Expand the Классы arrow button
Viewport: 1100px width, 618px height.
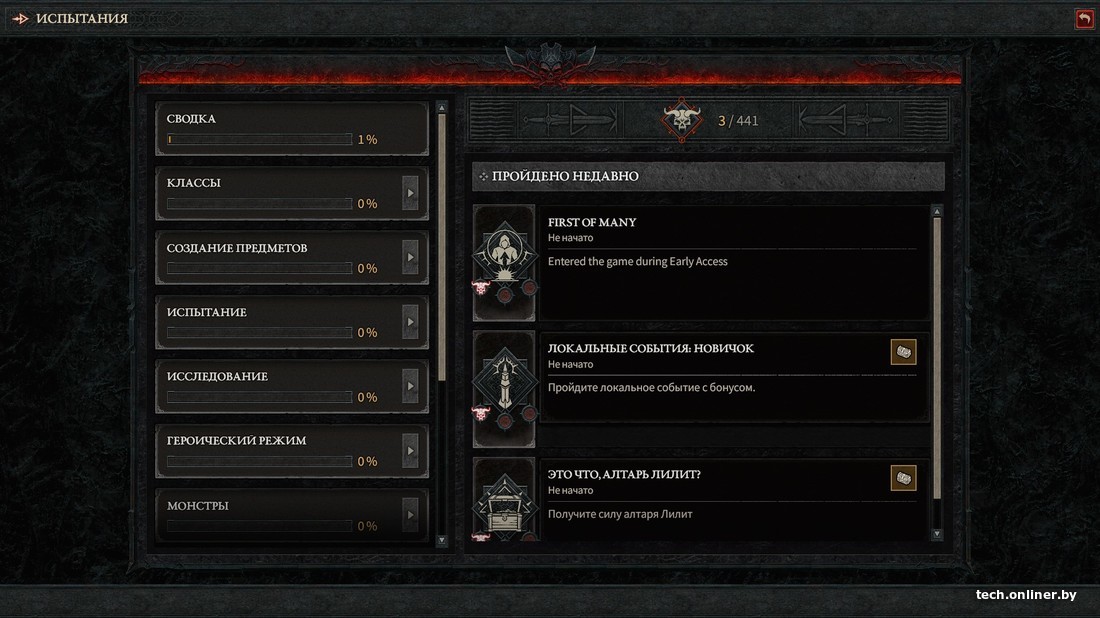[x=410, y=193]
